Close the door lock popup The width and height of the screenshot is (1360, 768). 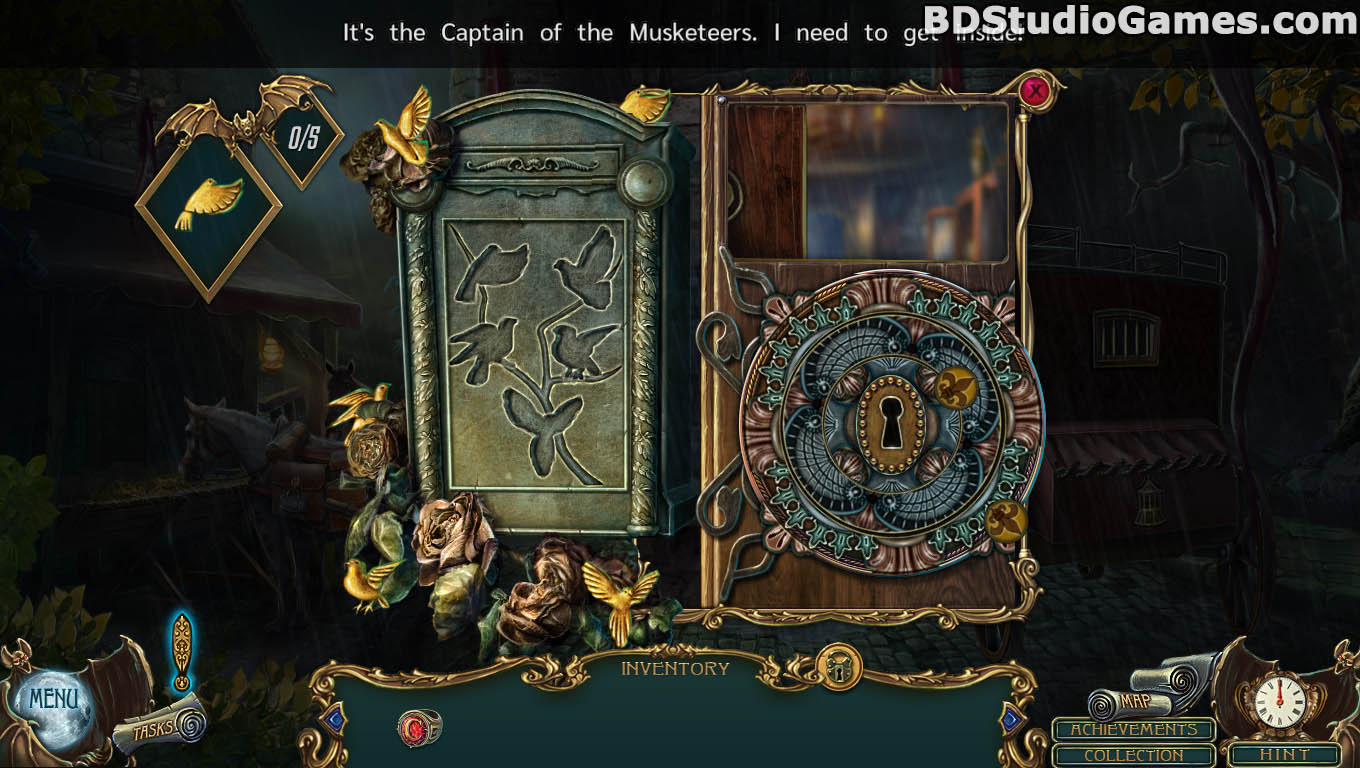click(x=1036, y=92)
